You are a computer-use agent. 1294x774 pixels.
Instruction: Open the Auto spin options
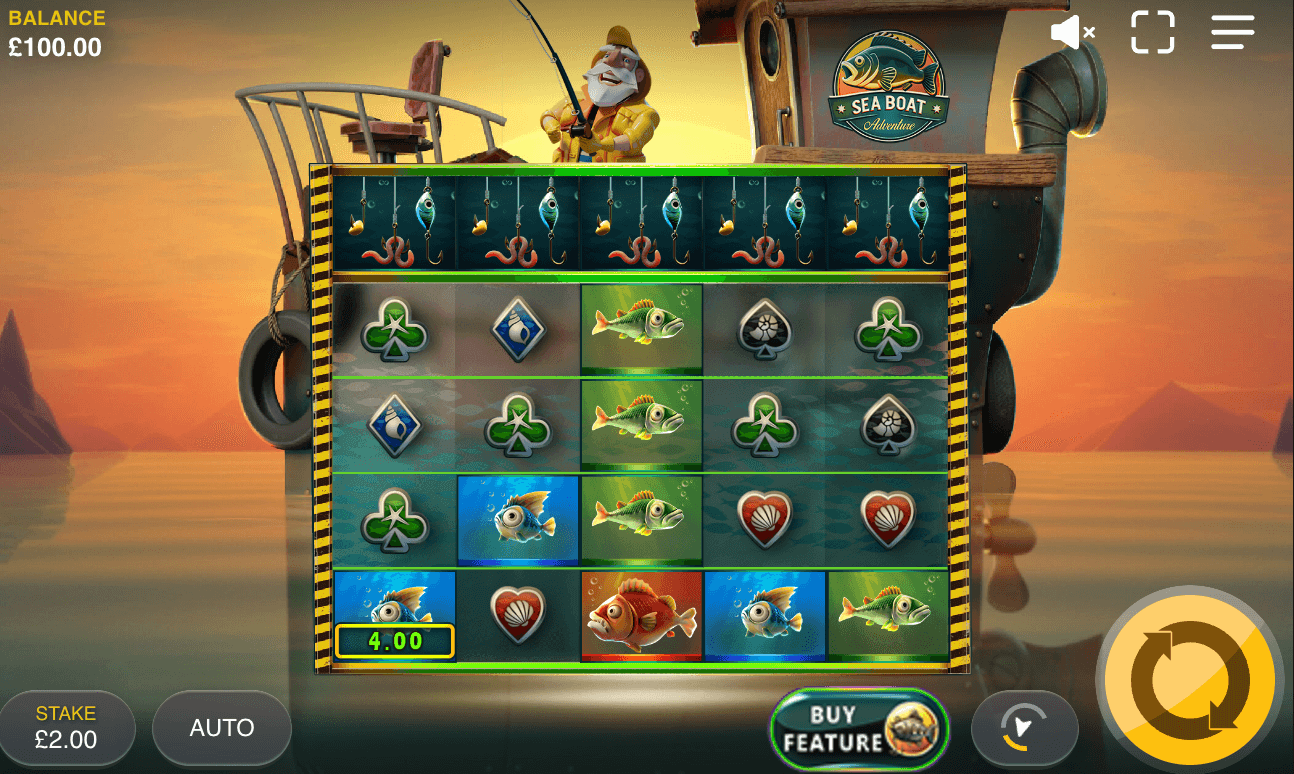(222, 728)
